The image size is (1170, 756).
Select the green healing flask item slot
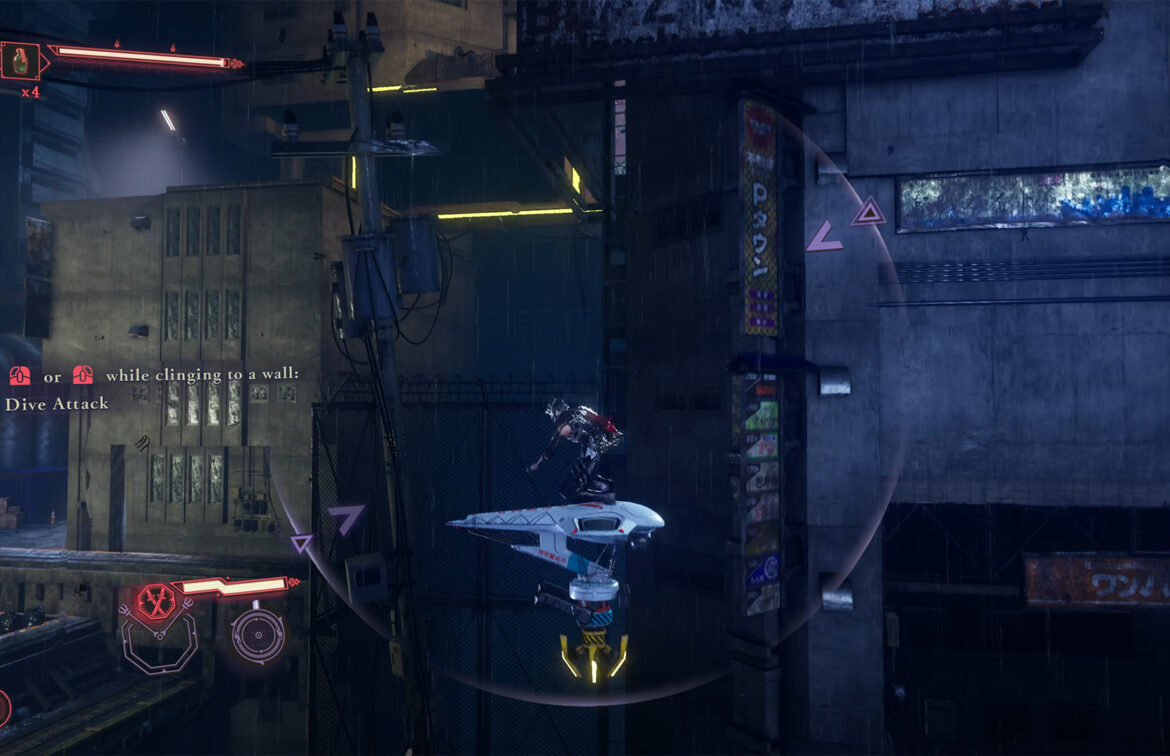click(20, 60)
